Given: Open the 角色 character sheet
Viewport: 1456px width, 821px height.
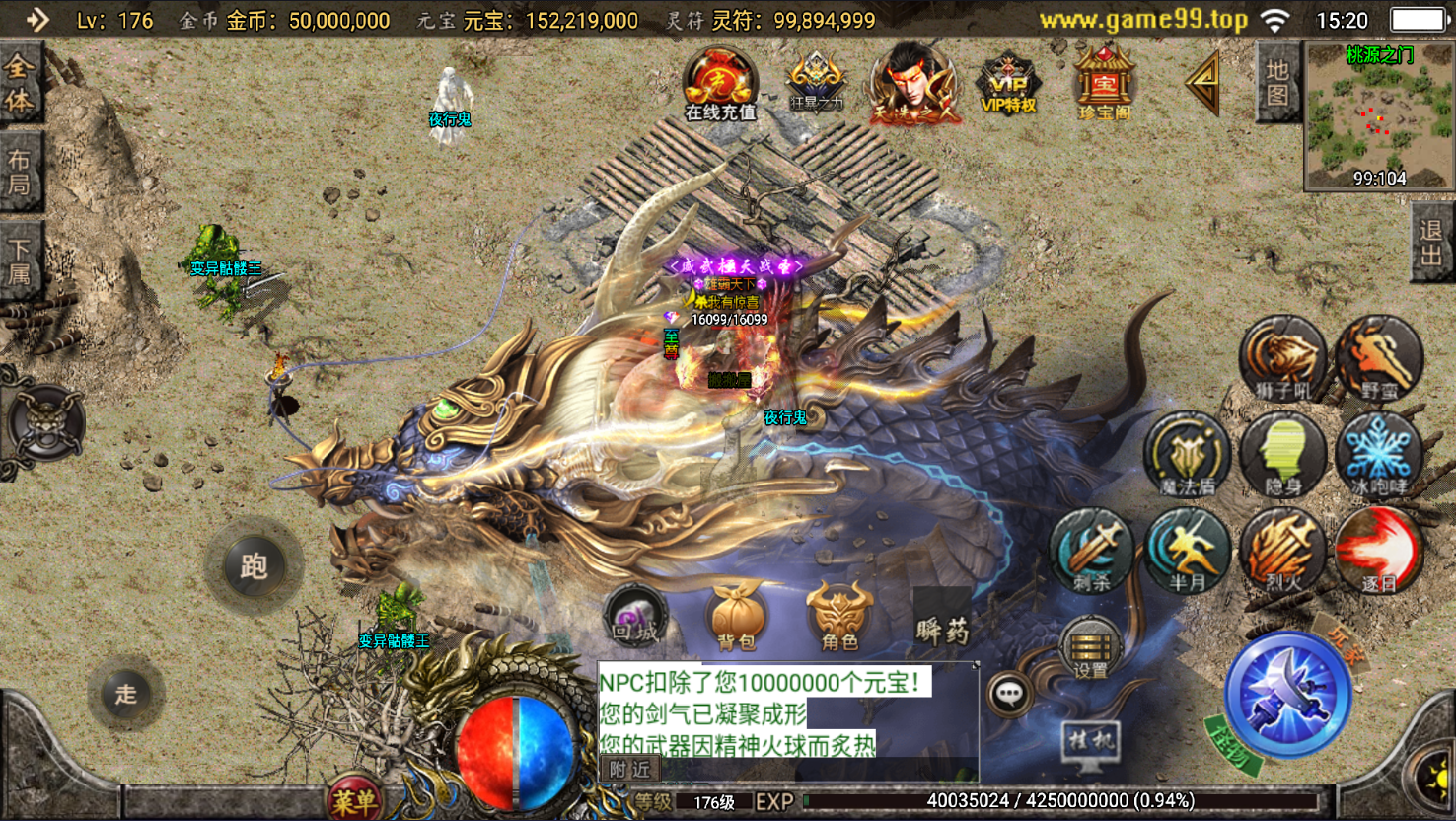Looking at the screenshot, I should (839, 617).
